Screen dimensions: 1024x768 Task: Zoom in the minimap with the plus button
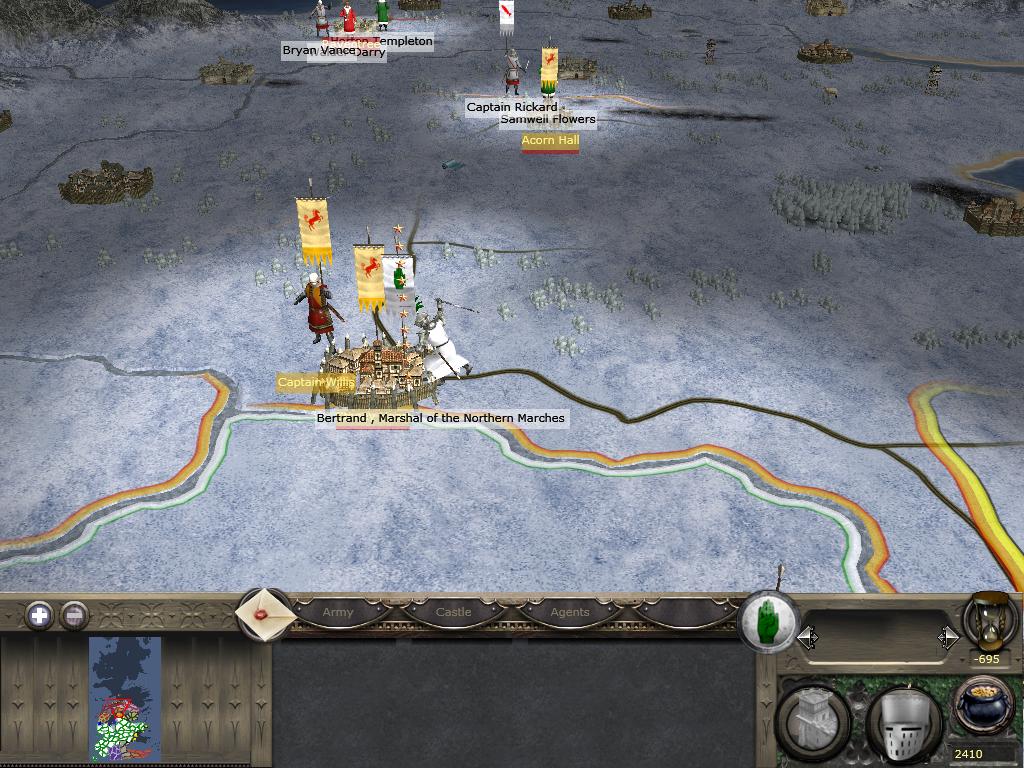pyautogui.click(x=39, y=615)
